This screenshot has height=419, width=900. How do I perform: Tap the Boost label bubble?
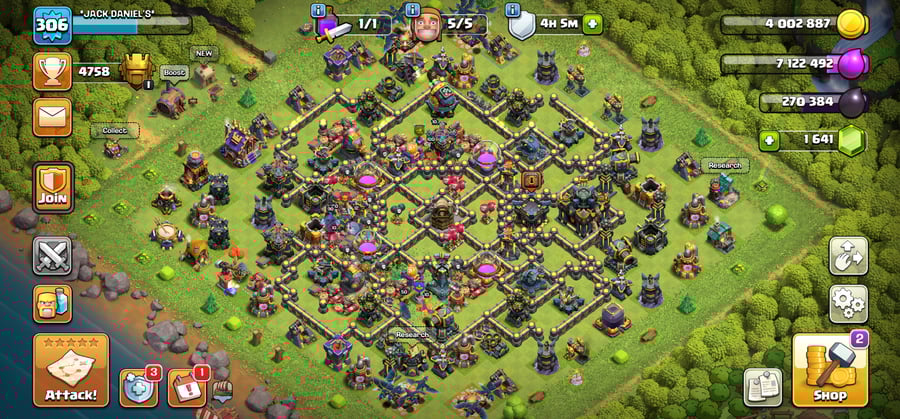pos(174,73)
